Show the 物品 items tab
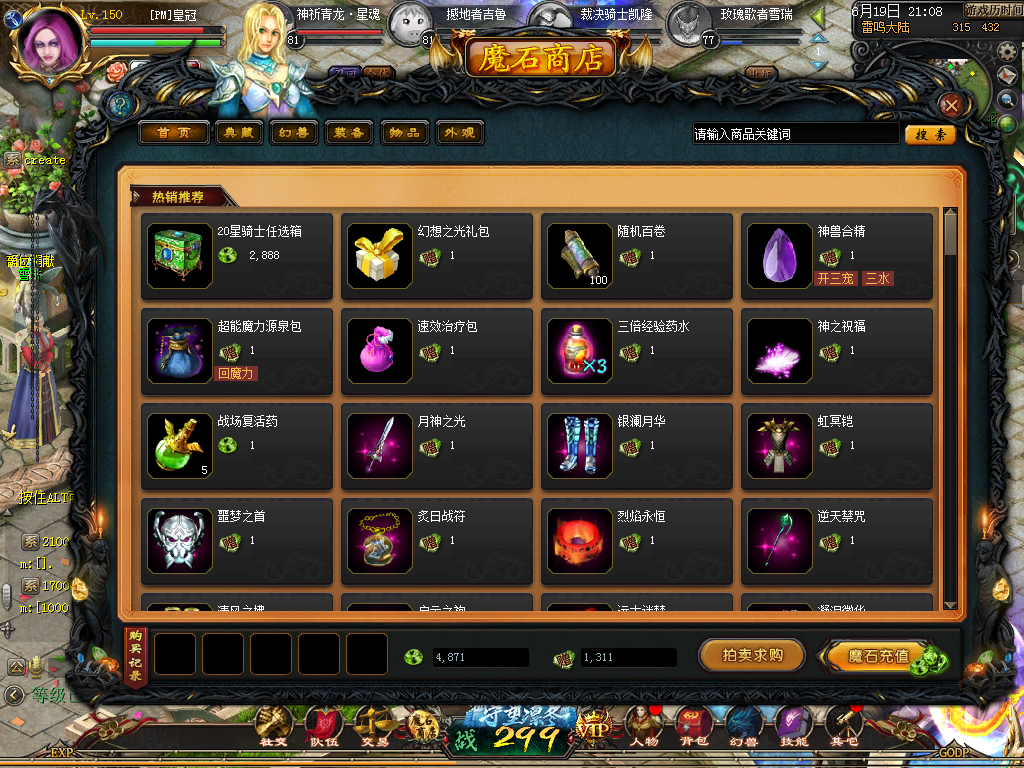The height and width of the screenshot is (768, 1024). [404, 133]
